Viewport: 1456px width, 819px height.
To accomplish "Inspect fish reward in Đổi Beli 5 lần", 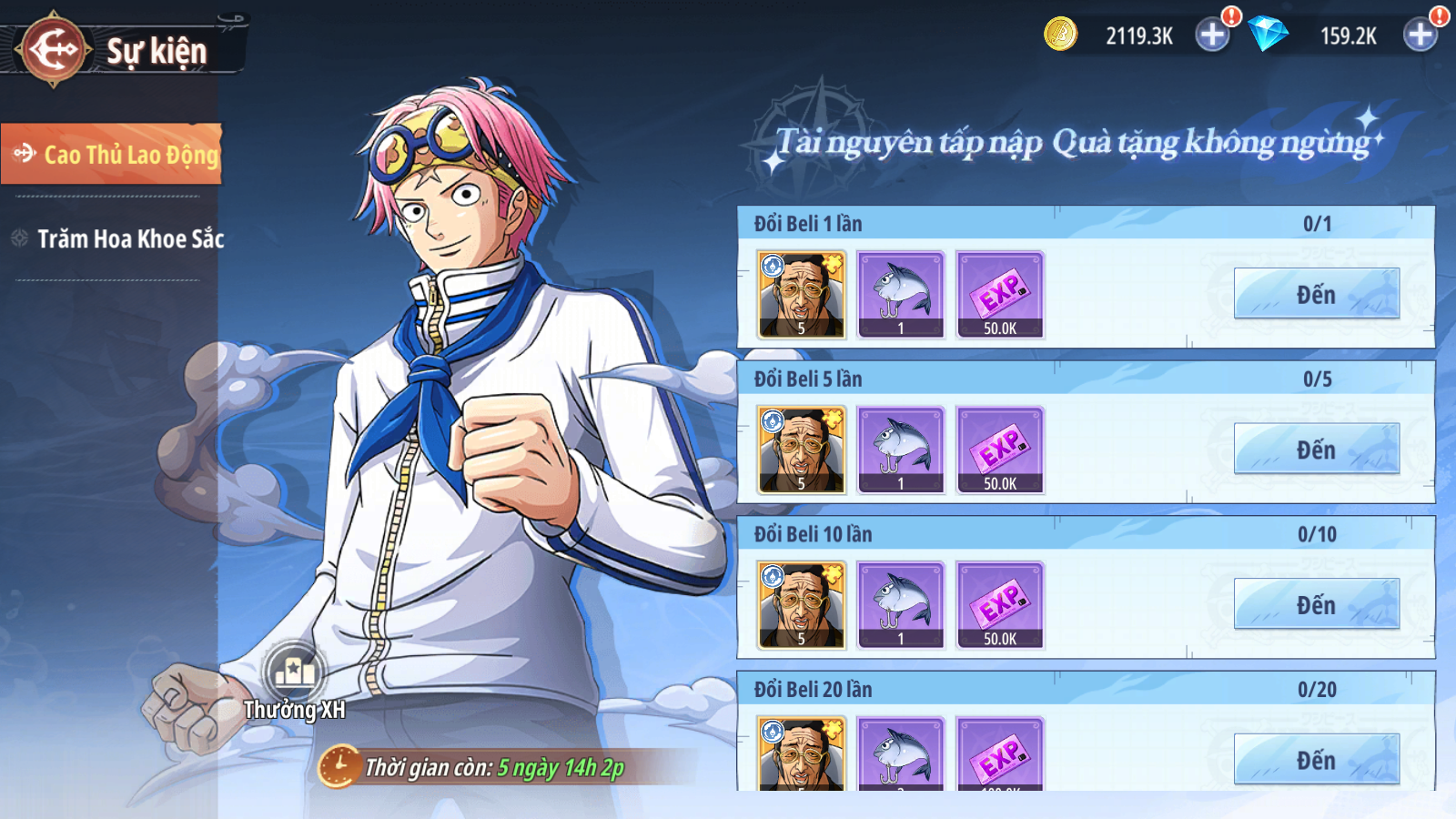I will click(x=901, y=450).
